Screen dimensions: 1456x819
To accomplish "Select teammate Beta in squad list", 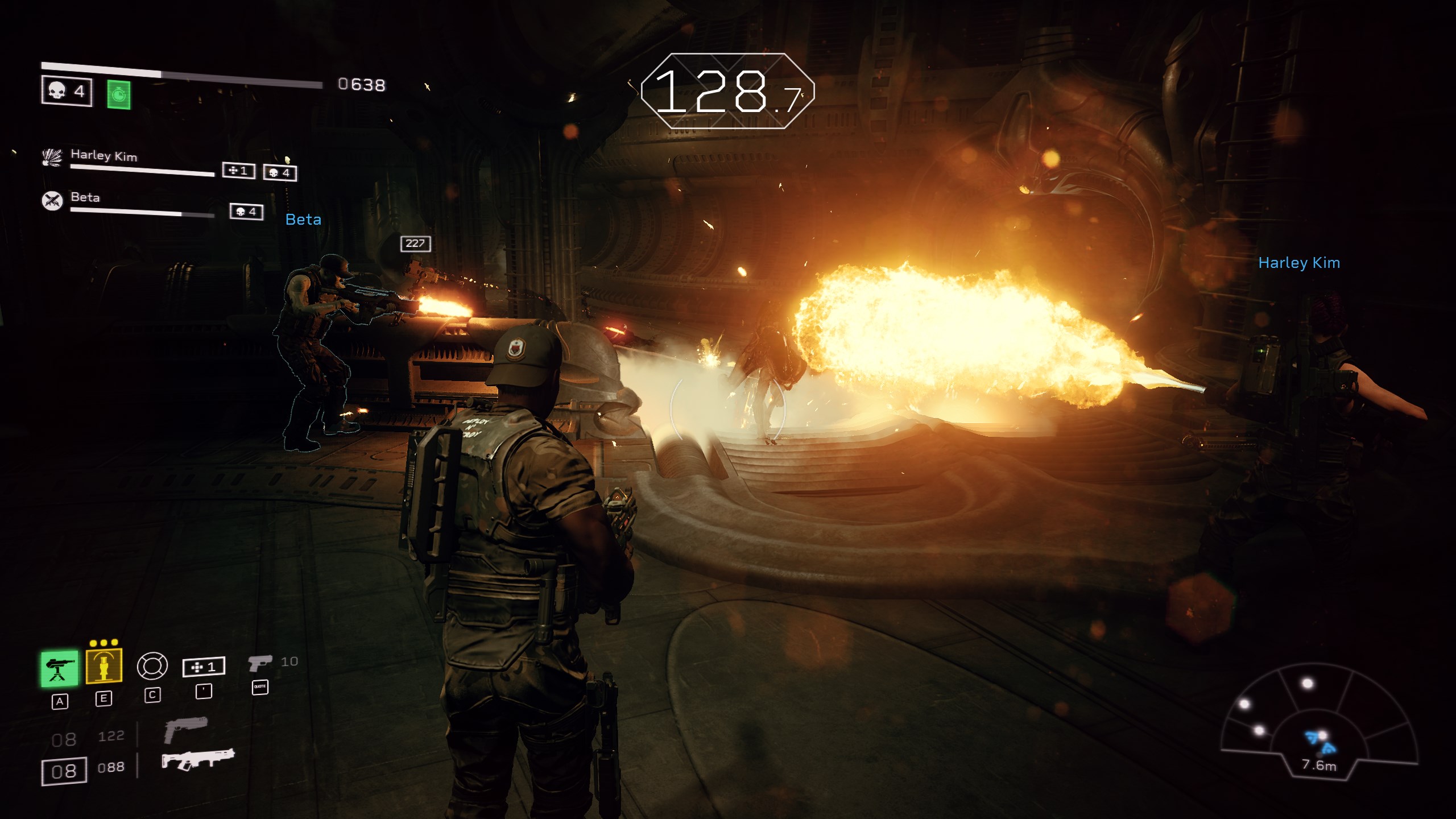I will tap(85, 198).
